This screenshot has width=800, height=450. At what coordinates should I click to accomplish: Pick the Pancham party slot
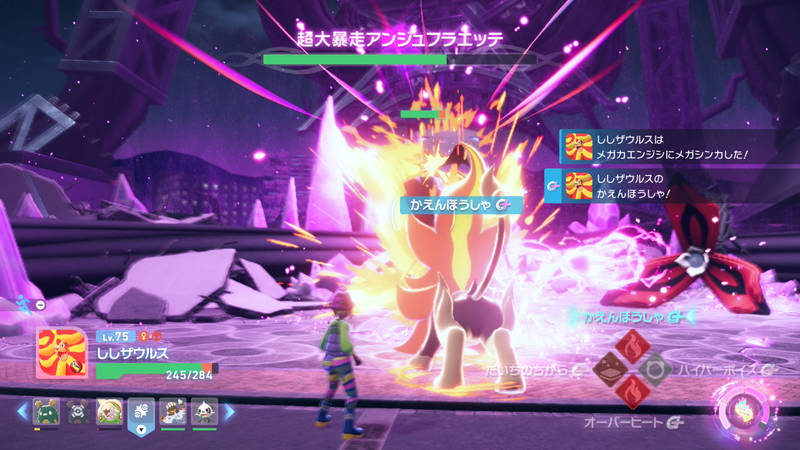tap(204, 410)
